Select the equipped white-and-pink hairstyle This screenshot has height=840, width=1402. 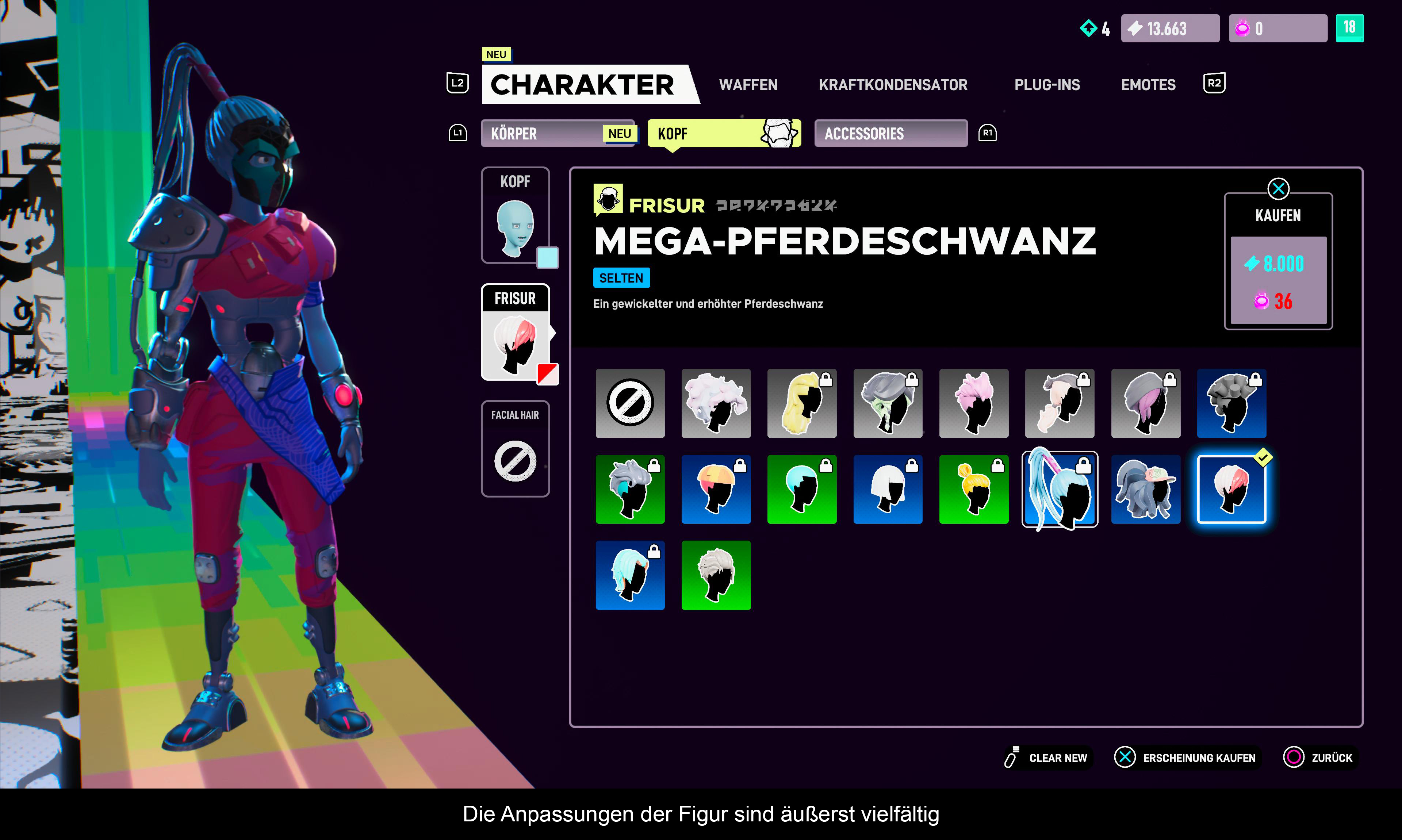(x=1231, y=490)
